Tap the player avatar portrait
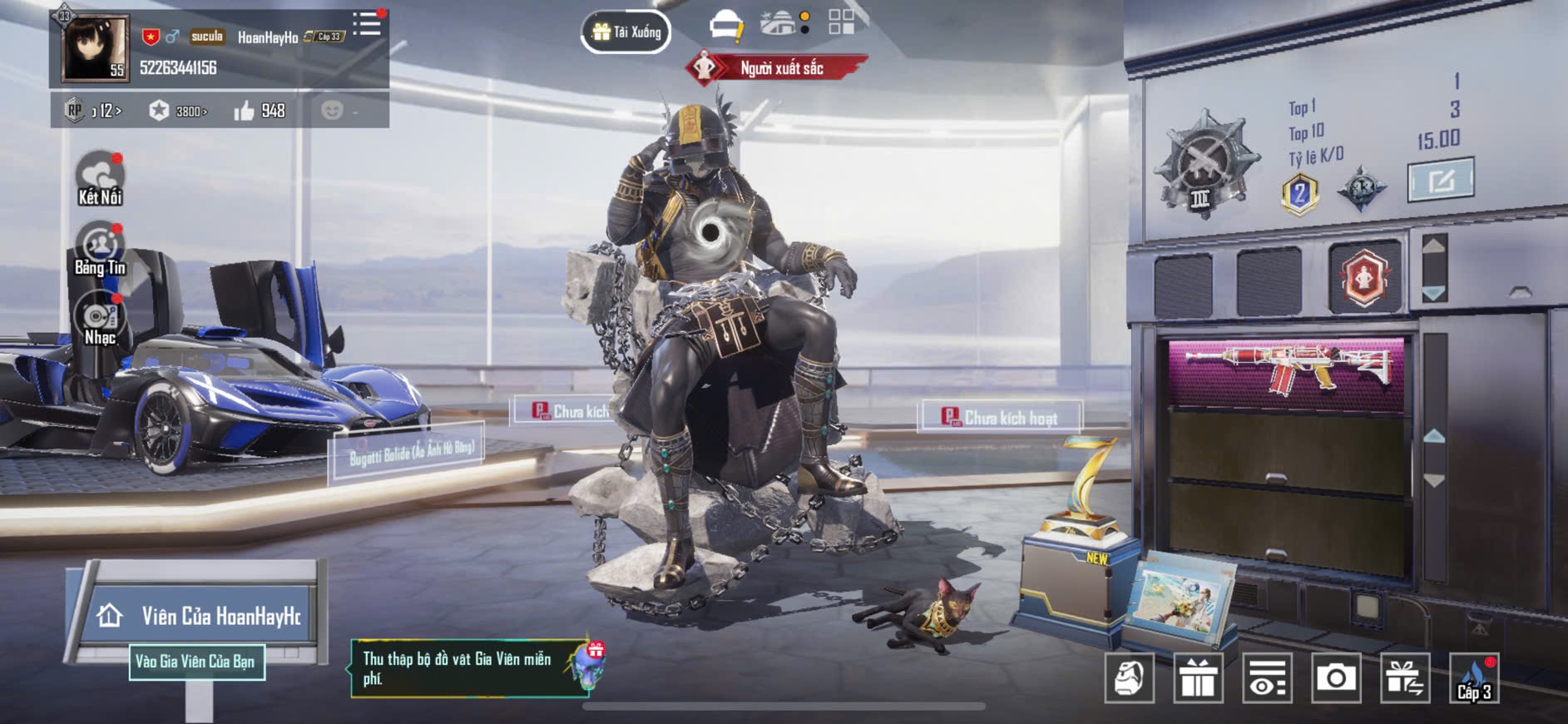Viewport: 1568px width, 724px height. (96, 47)
